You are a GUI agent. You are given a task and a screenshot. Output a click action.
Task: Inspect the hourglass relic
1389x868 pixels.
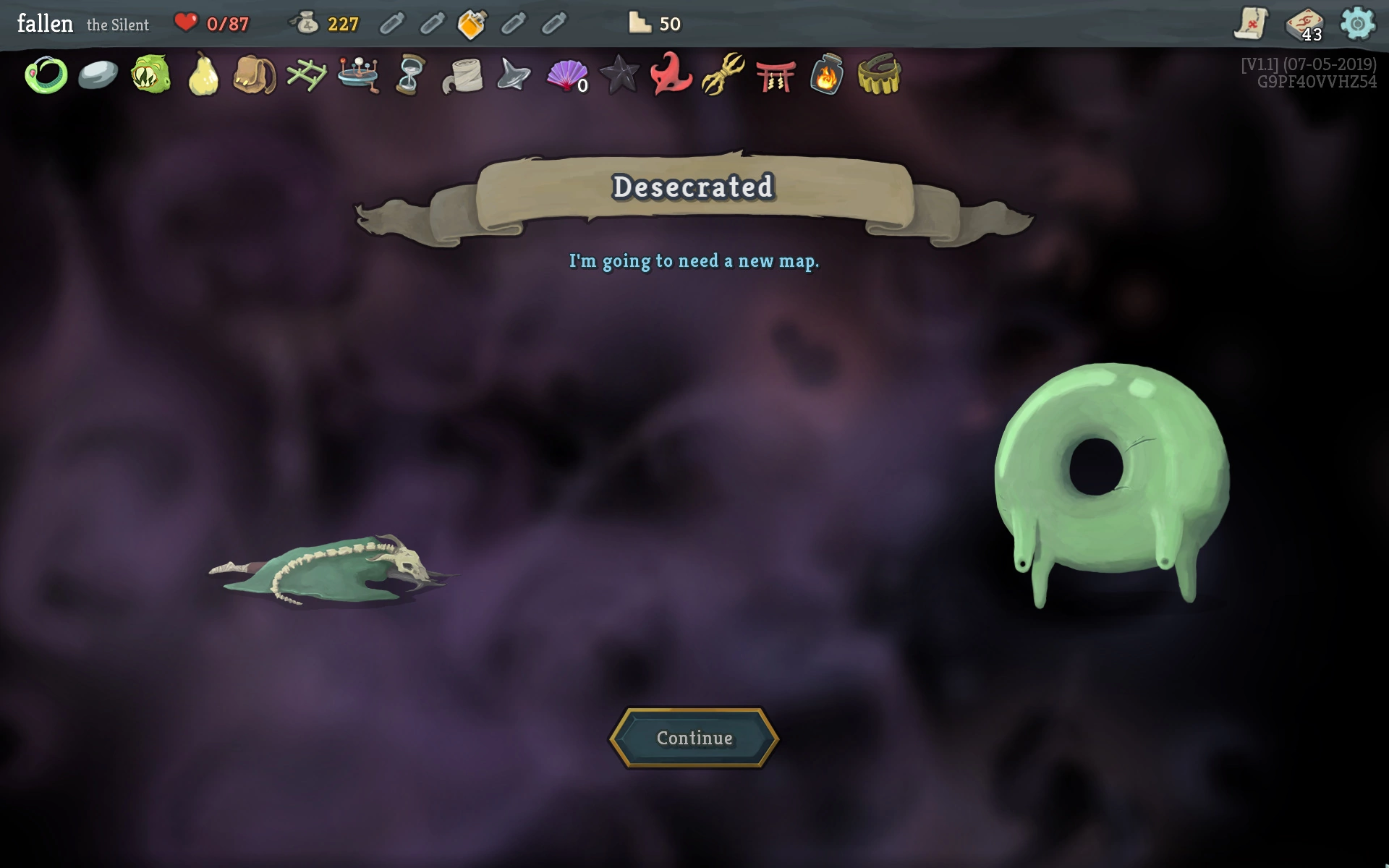pyautogui.click(x=410, y=75)
